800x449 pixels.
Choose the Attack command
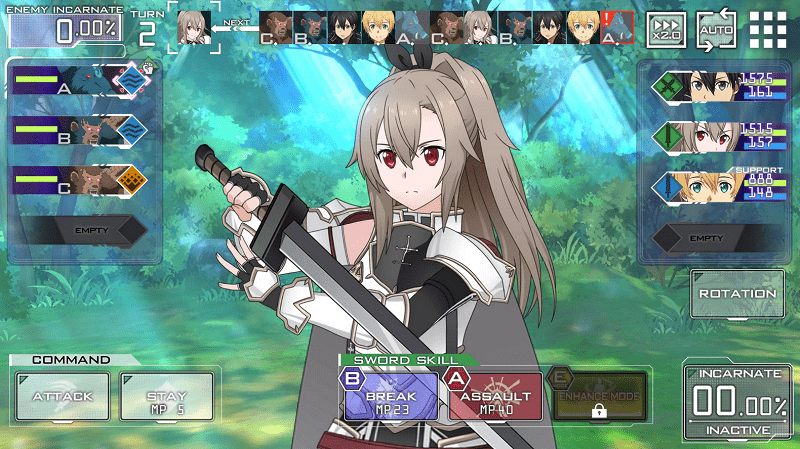point(62,396)
